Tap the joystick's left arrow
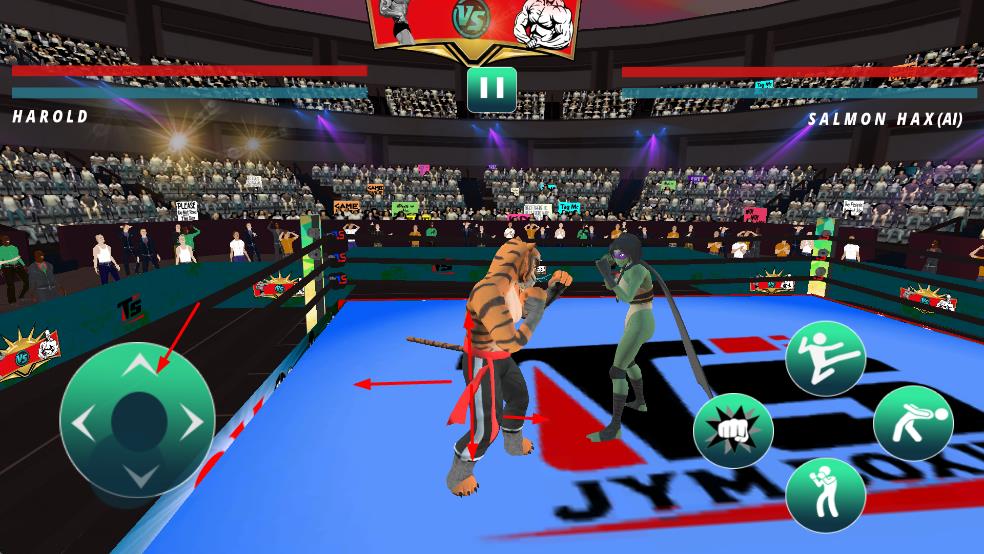Image resolution: width=984 pixels, height=554 pixels. pos(83,423)
